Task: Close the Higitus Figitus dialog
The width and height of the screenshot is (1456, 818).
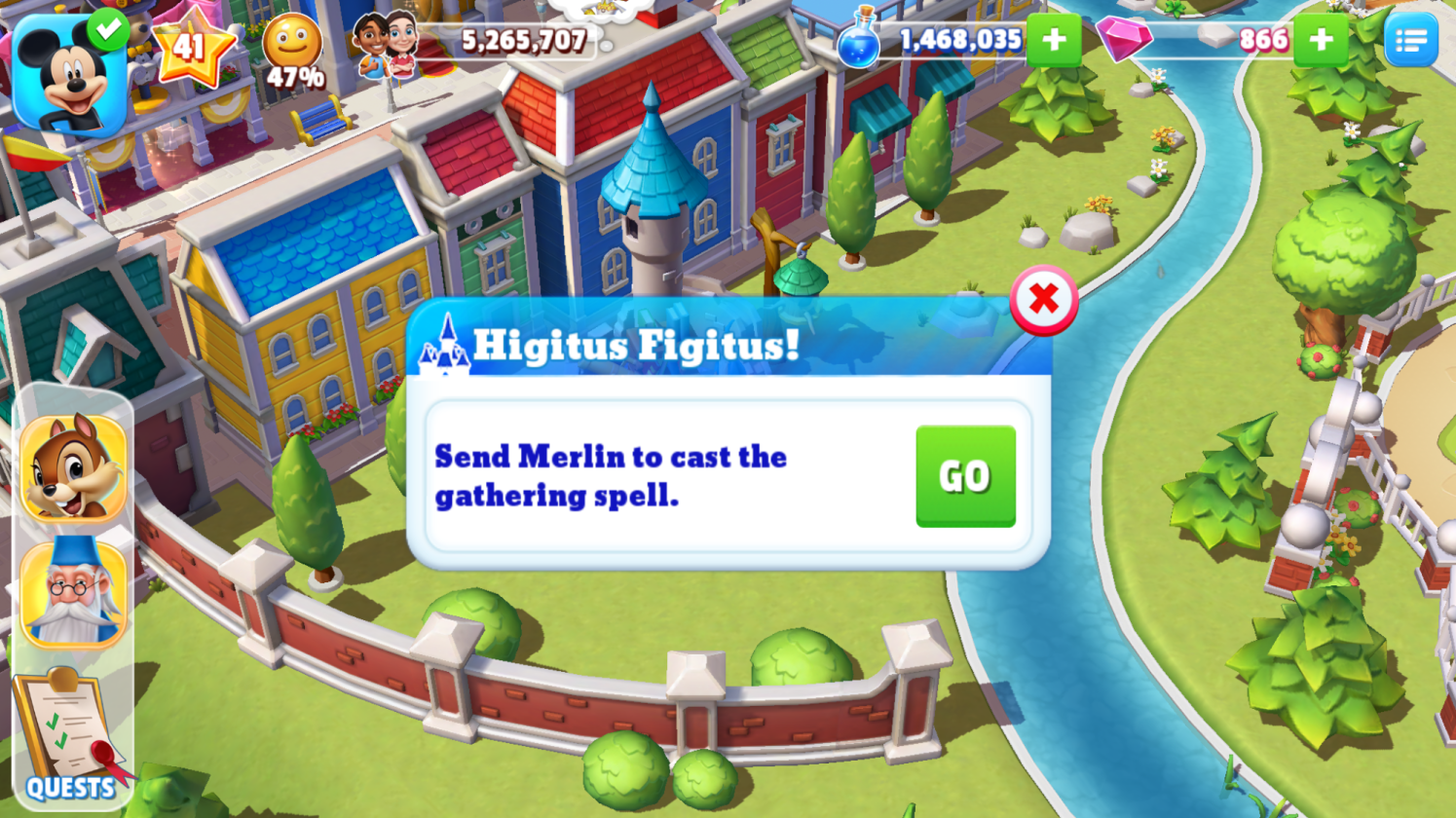Action: point(1043,300)
